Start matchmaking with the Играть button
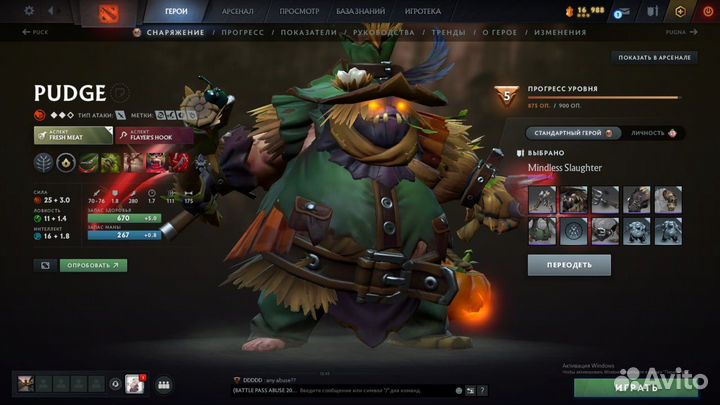This screenshot has height=405, width=720. 637,386
